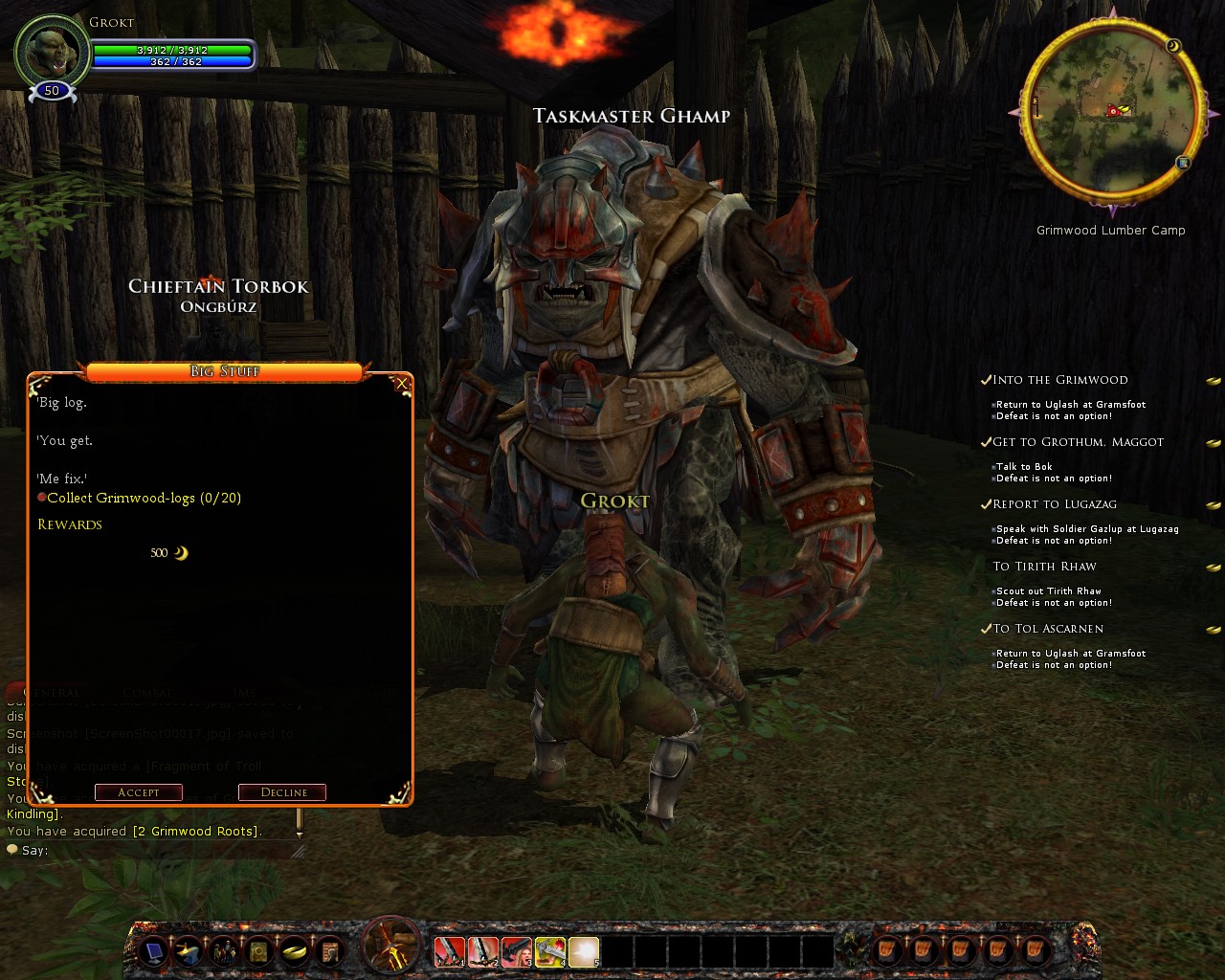Open the To Tirith Rhaw quest entry

pyautogui.click(x=1044, y=567)
